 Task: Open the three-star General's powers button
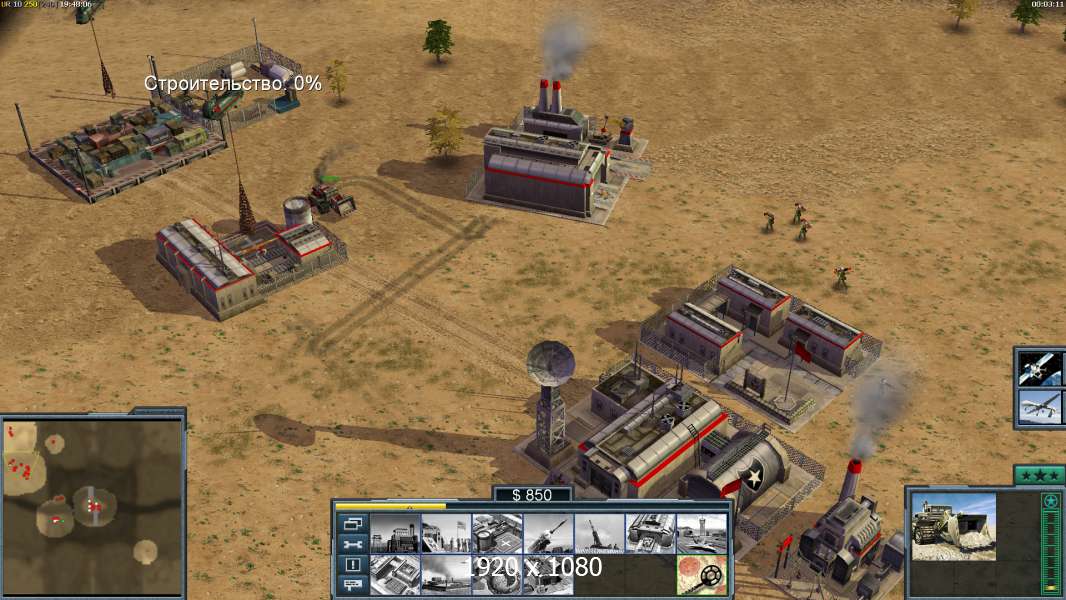[x=1038, y=475]
